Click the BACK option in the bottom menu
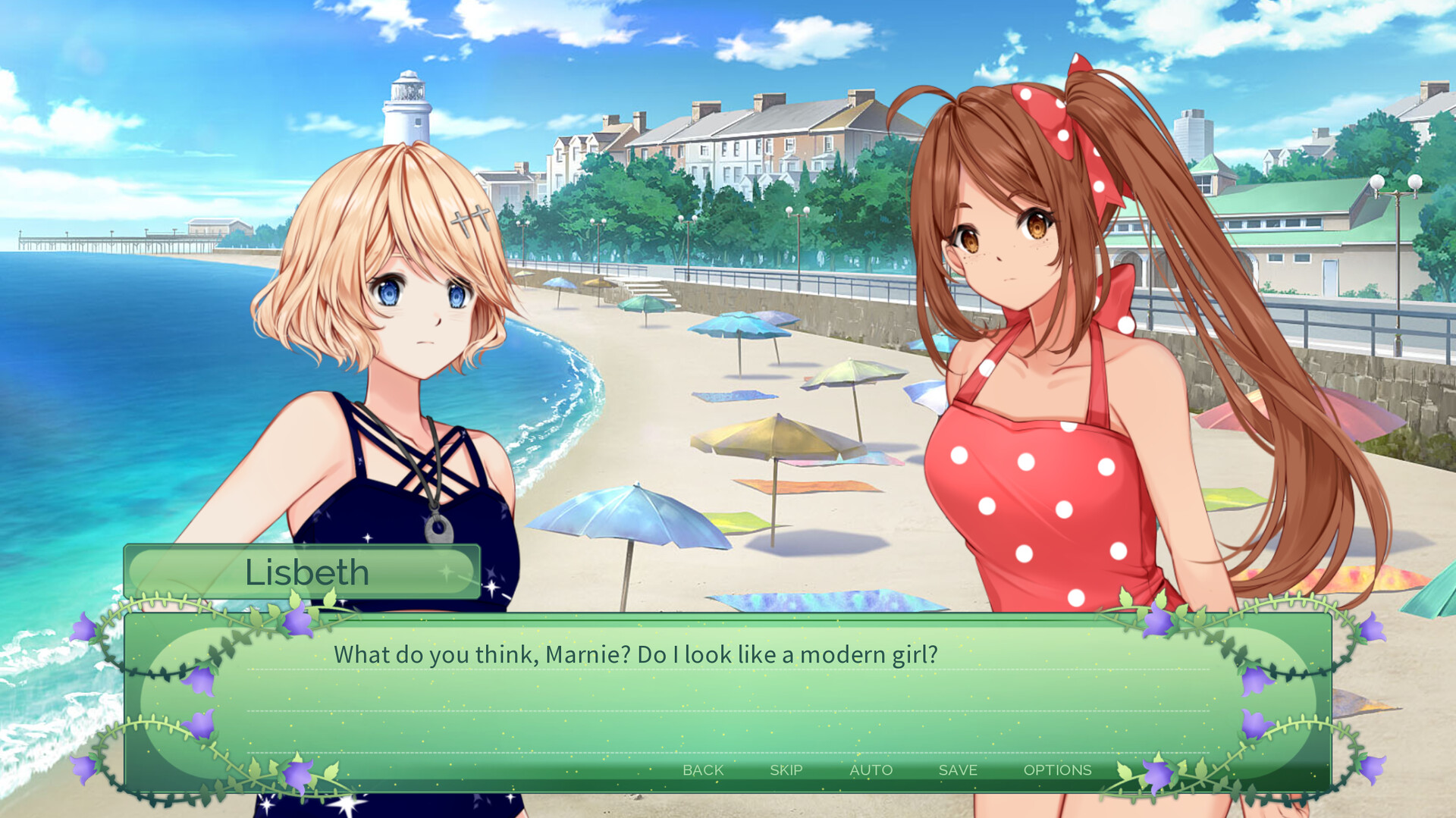 tap(702, 769)
